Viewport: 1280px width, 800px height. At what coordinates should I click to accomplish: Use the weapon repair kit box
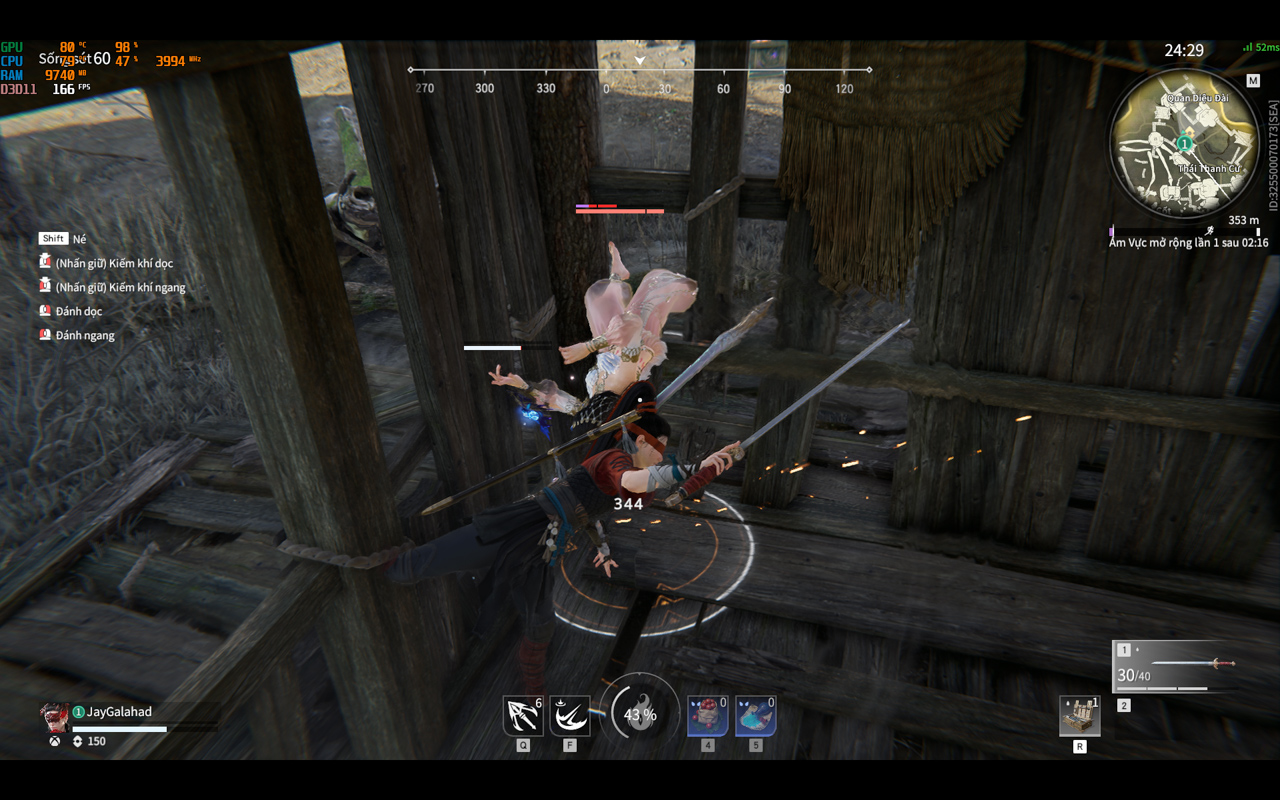point(1080,716)
